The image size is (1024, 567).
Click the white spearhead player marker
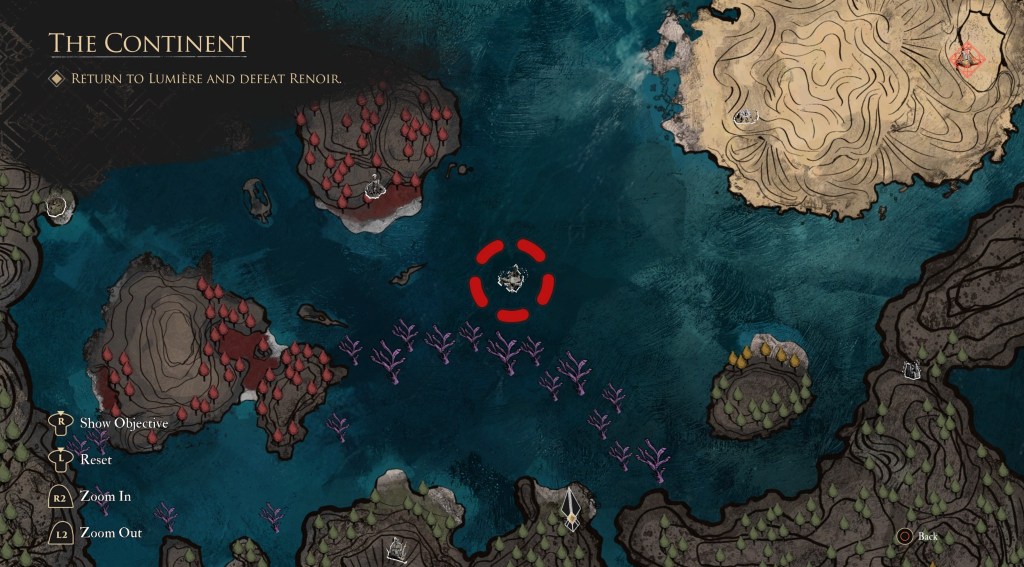pyautogui.click(x=571, y=508)
